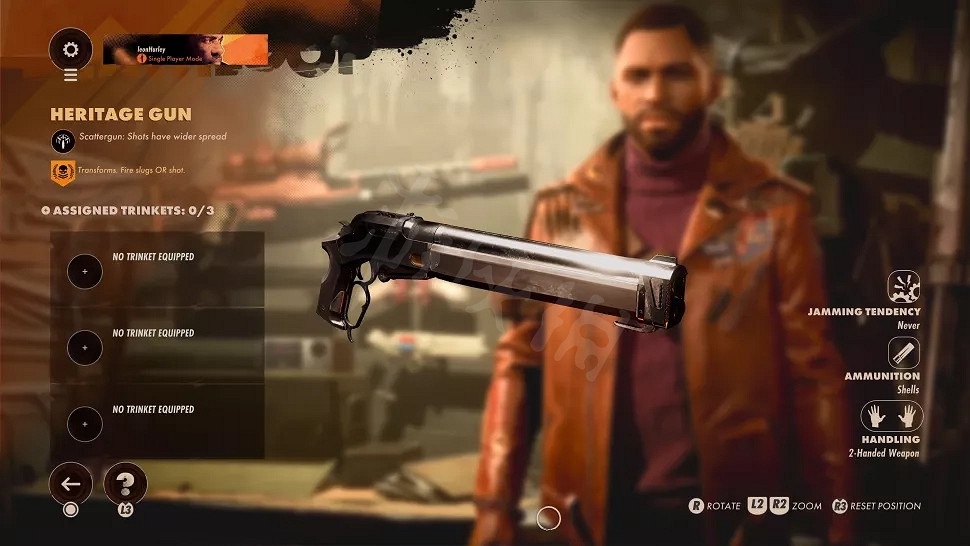
Task: View the Handling two-hands stat icon
Action: (891, 415)
